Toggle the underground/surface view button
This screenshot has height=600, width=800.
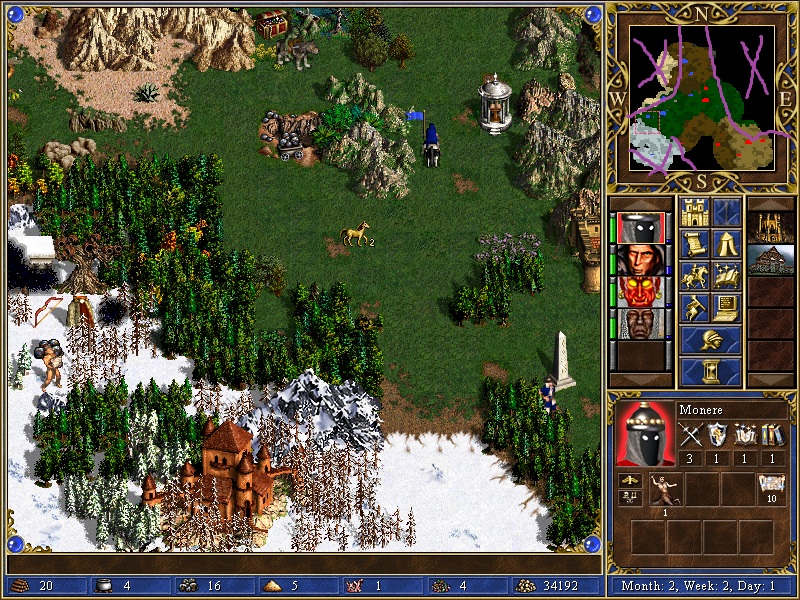coord(727,212)
